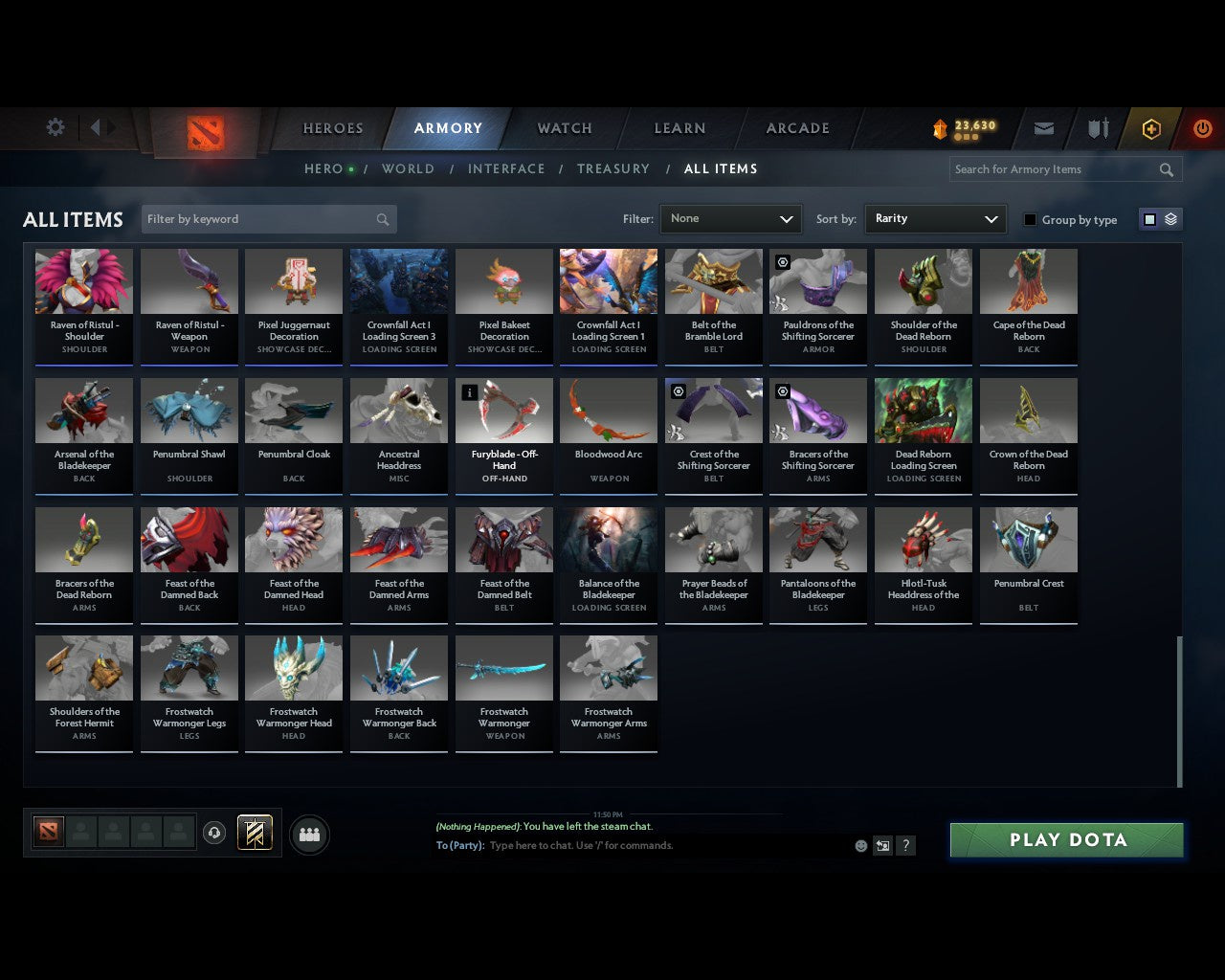Open the Filter dropdown set to None
The height and width of the screenshot is (980, 1225).
(x=730, y=219)
